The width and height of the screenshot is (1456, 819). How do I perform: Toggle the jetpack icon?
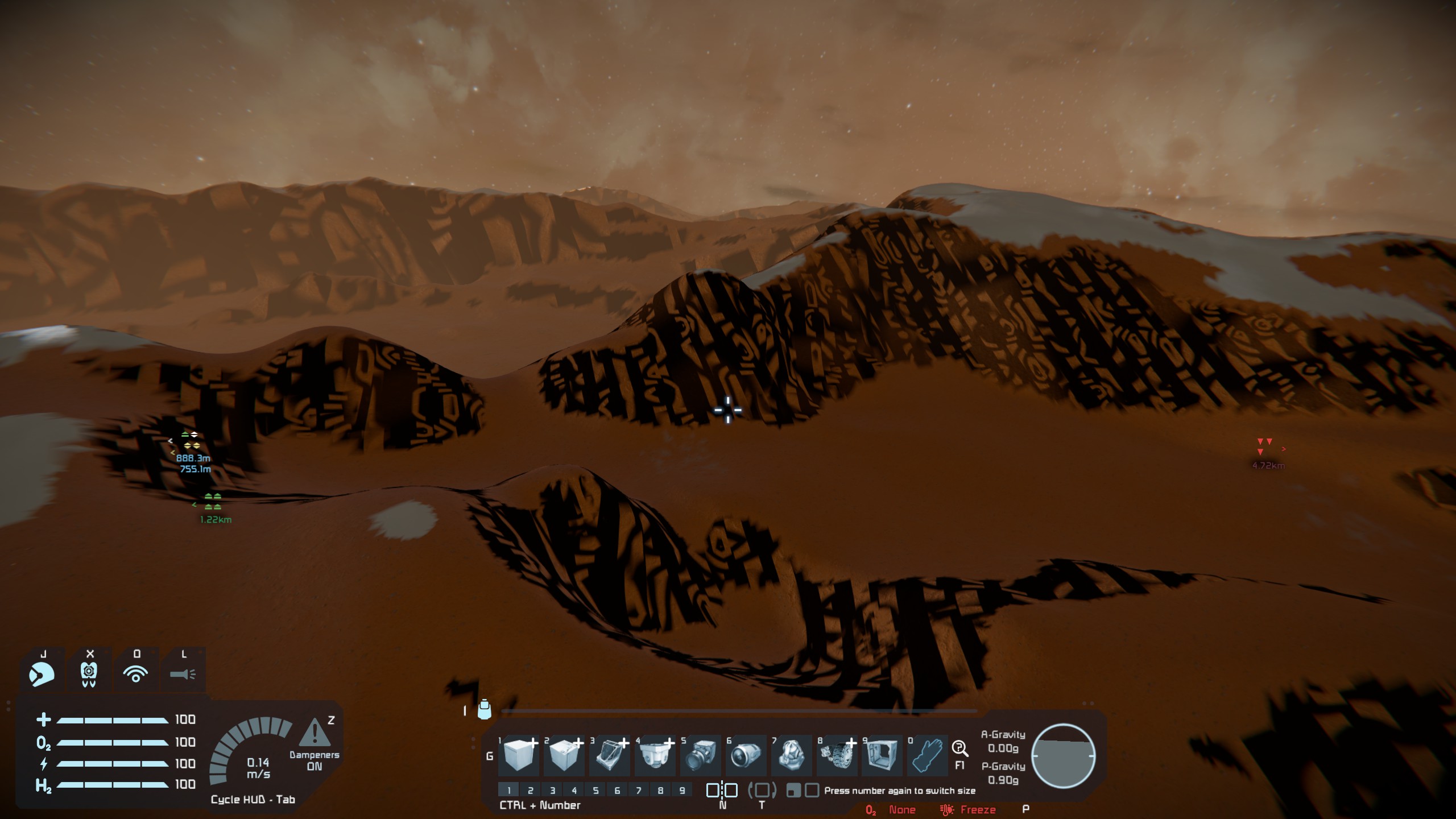[x=89, y=675]
